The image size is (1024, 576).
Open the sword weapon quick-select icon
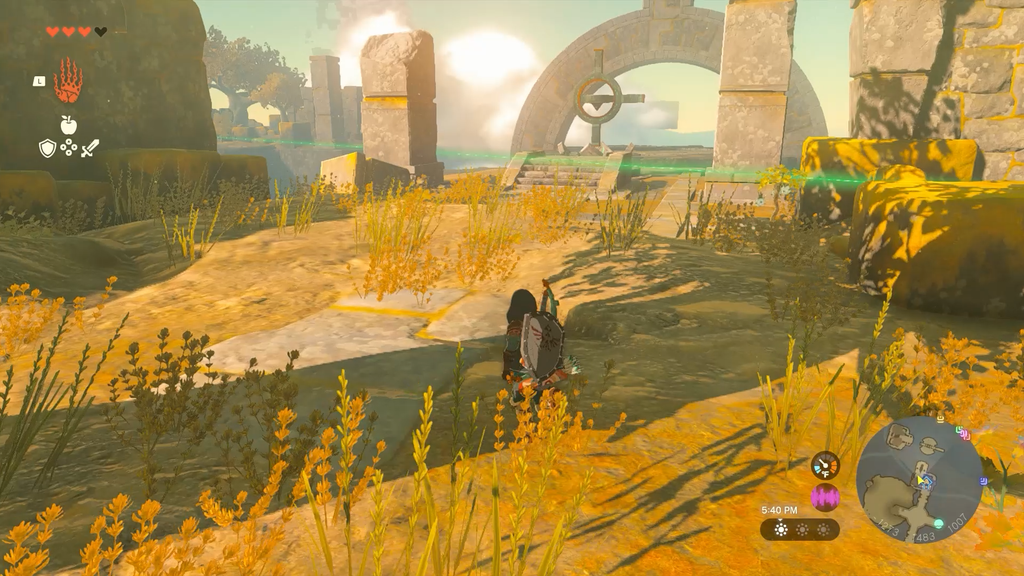point(90,148)
